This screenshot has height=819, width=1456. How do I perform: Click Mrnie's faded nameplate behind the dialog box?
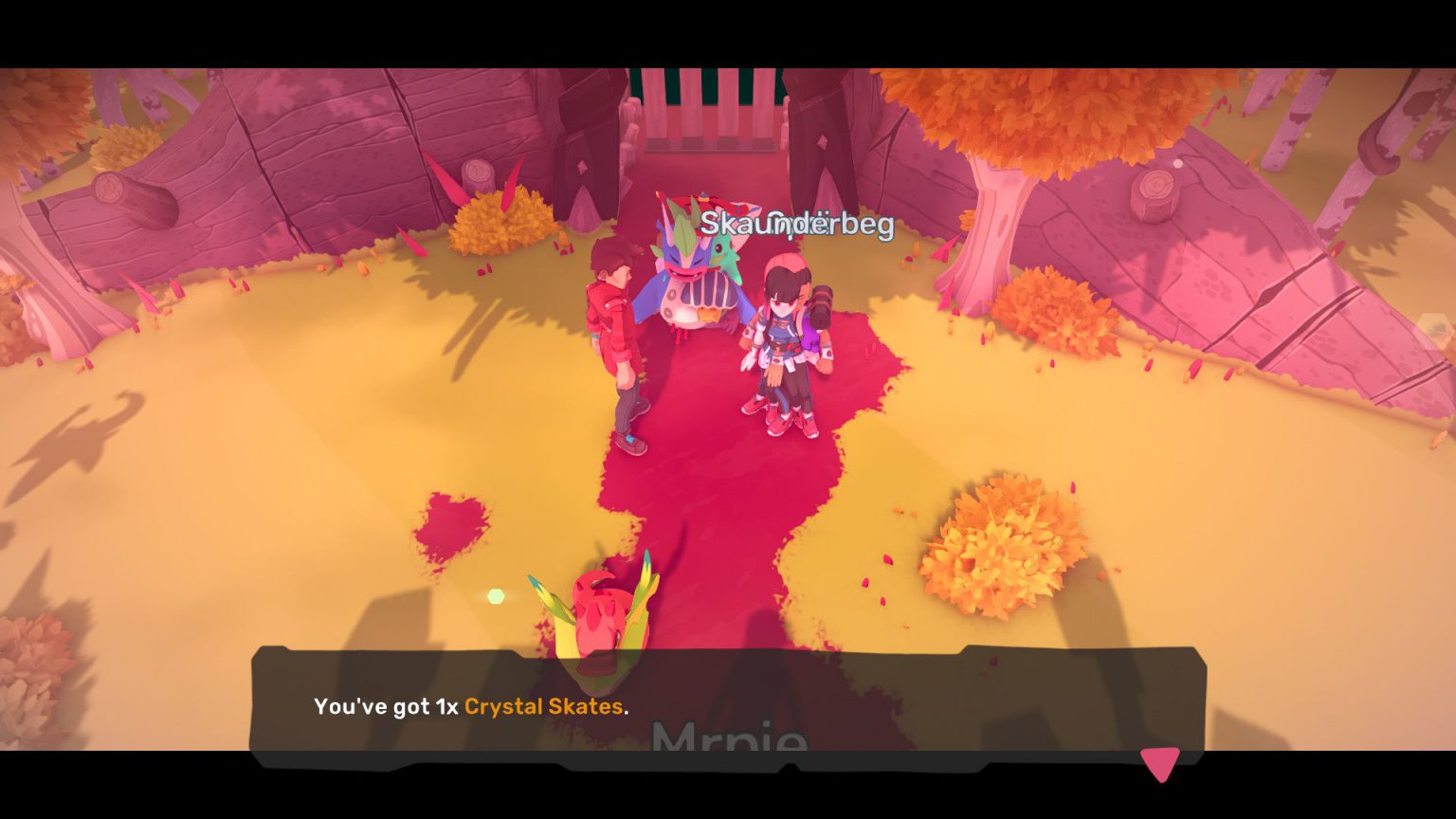tap(728, 739)
